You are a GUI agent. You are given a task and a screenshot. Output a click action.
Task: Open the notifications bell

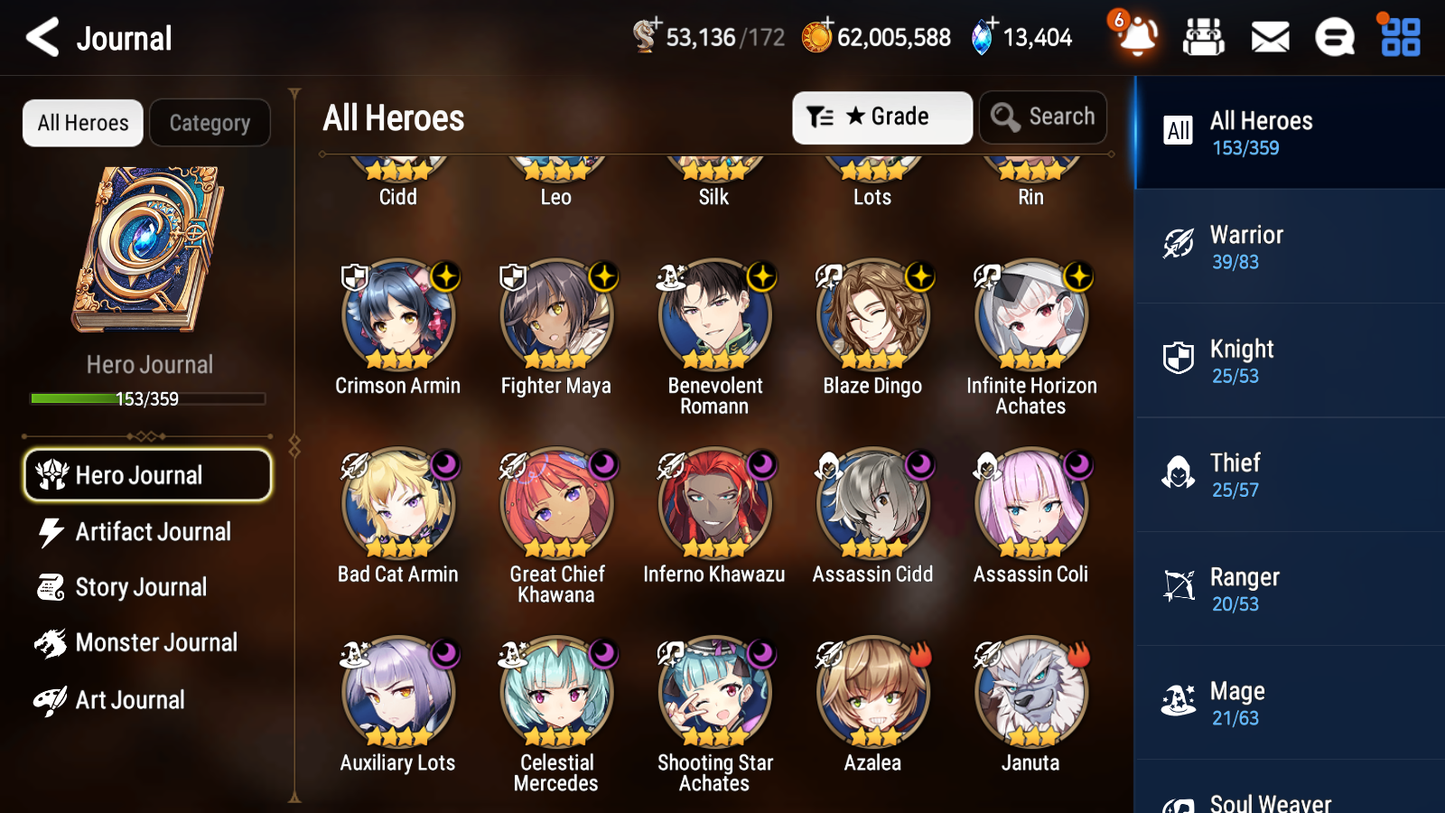(x=1135, y=37)
